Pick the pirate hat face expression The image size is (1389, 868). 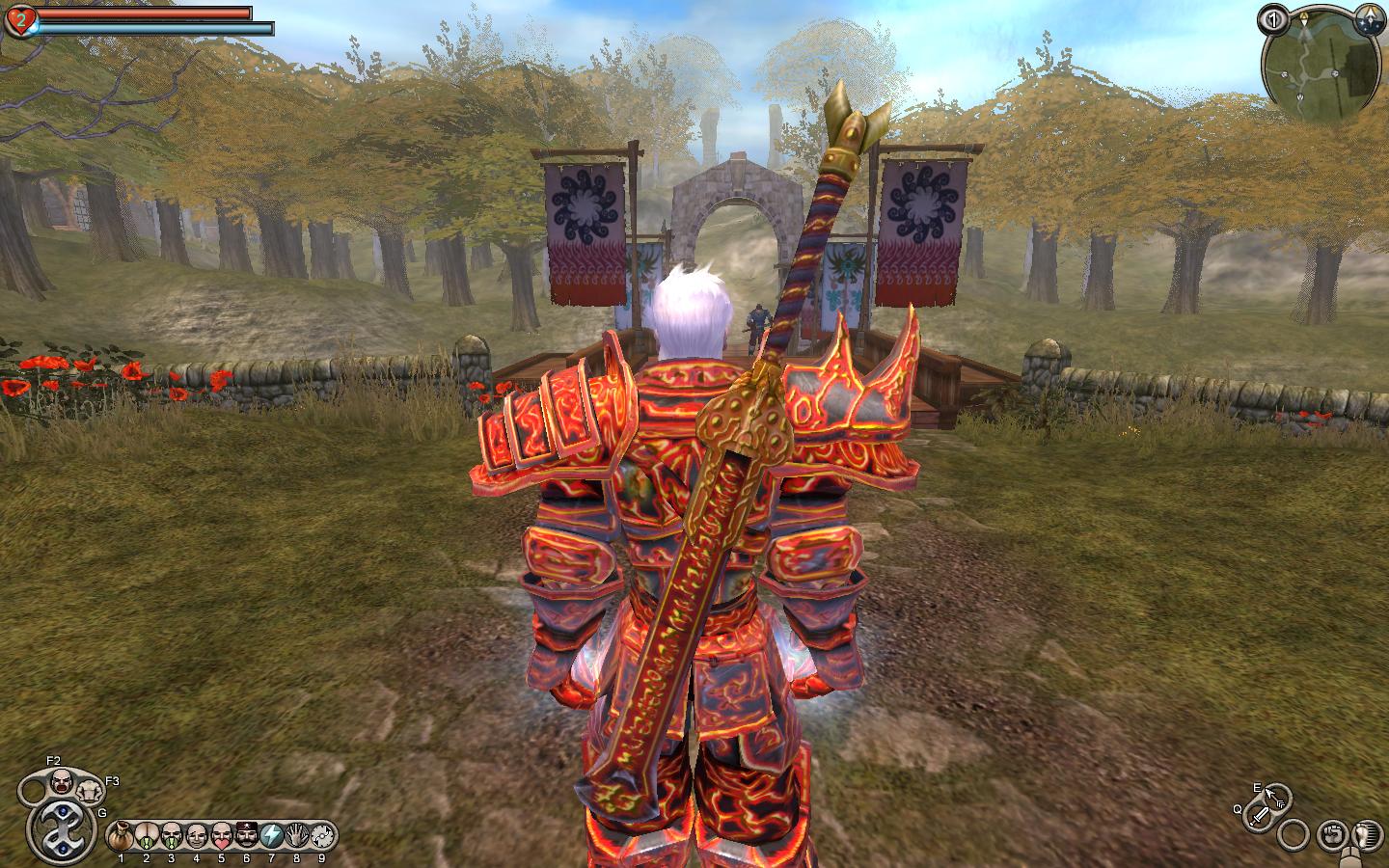247,835
